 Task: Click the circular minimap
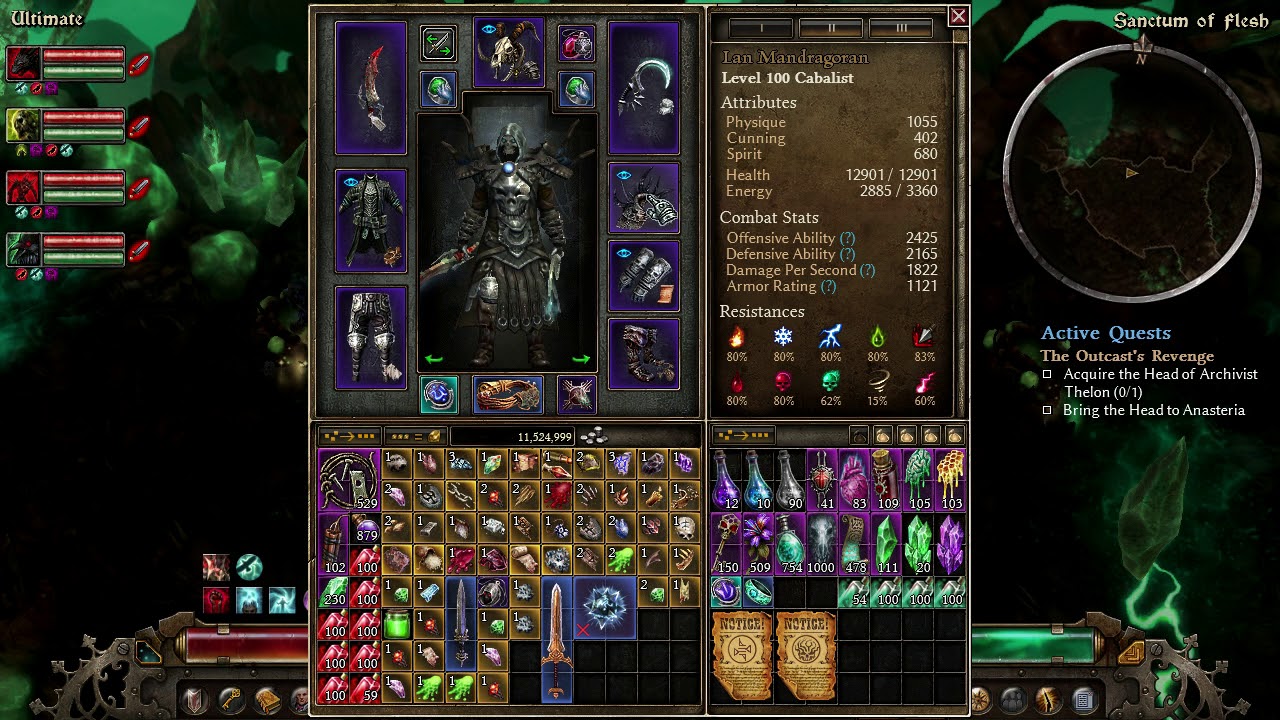pyautogui.click(x=1131, y=173)
